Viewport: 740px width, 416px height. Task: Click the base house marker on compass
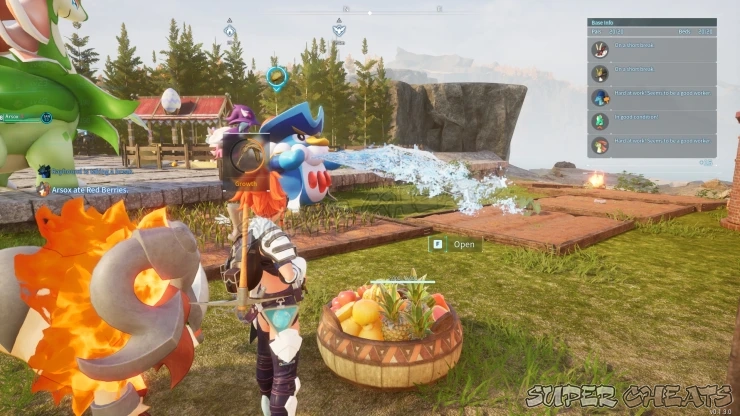[229, 30]
